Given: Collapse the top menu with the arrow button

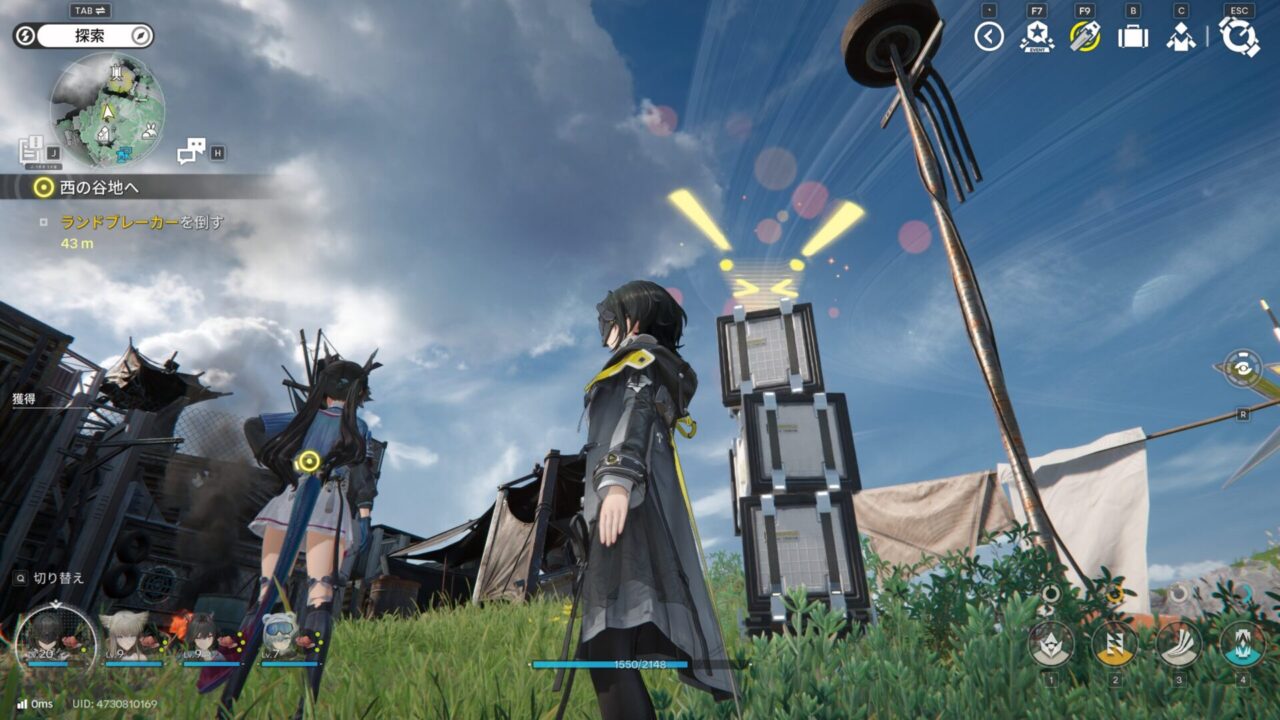Looking at the screenshot, I should [x=989, y=37].
